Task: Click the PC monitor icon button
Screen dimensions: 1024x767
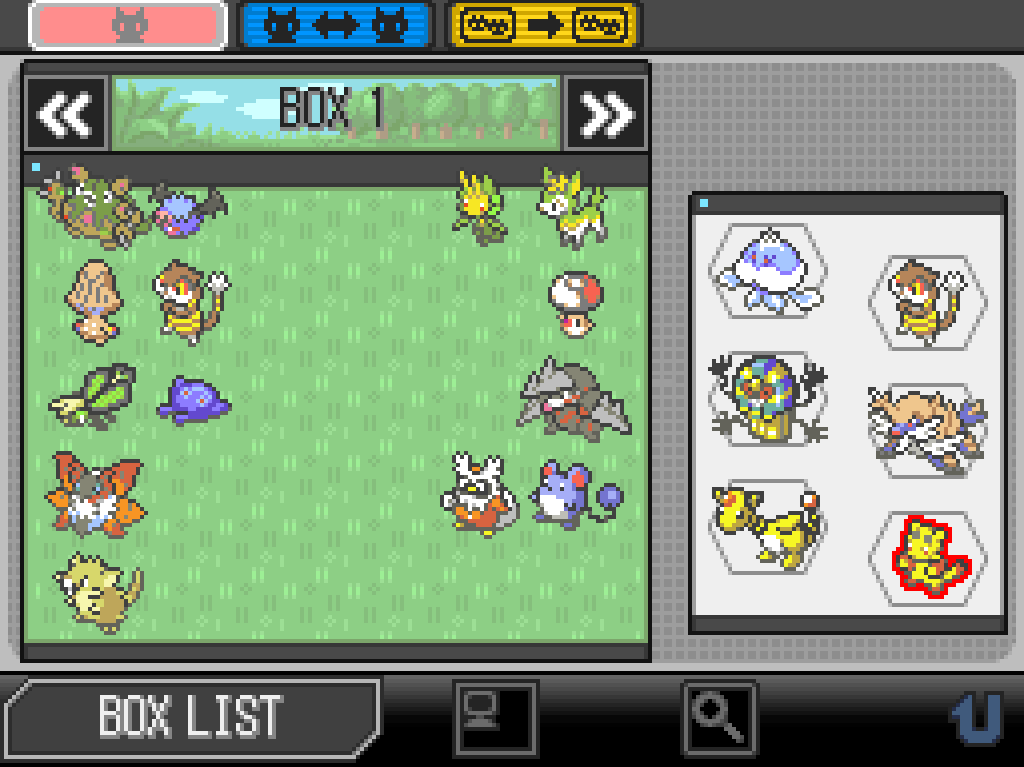Action: [x=495, y=718]
